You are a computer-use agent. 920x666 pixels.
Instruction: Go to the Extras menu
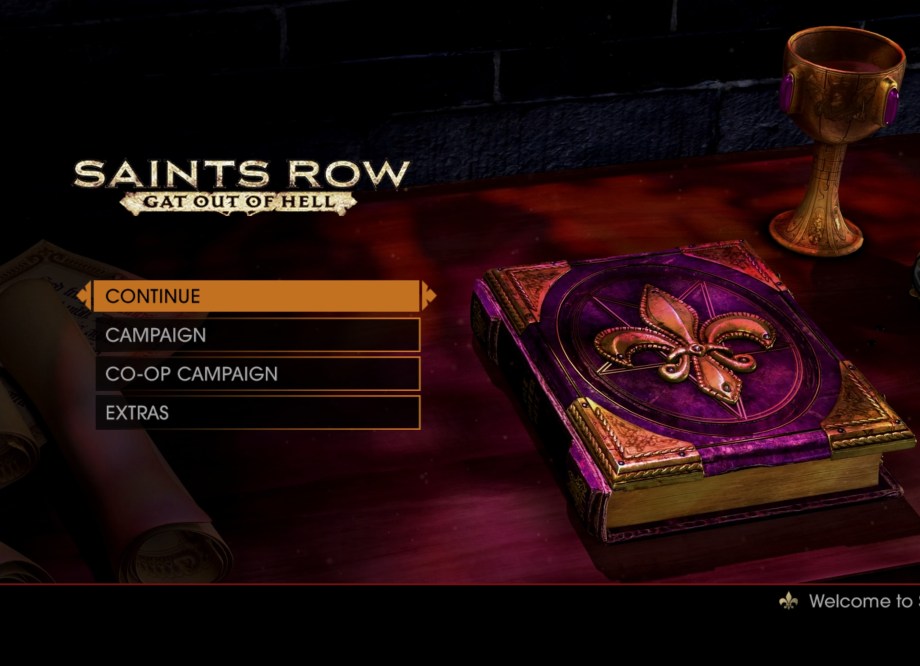(x=257, y=412)
